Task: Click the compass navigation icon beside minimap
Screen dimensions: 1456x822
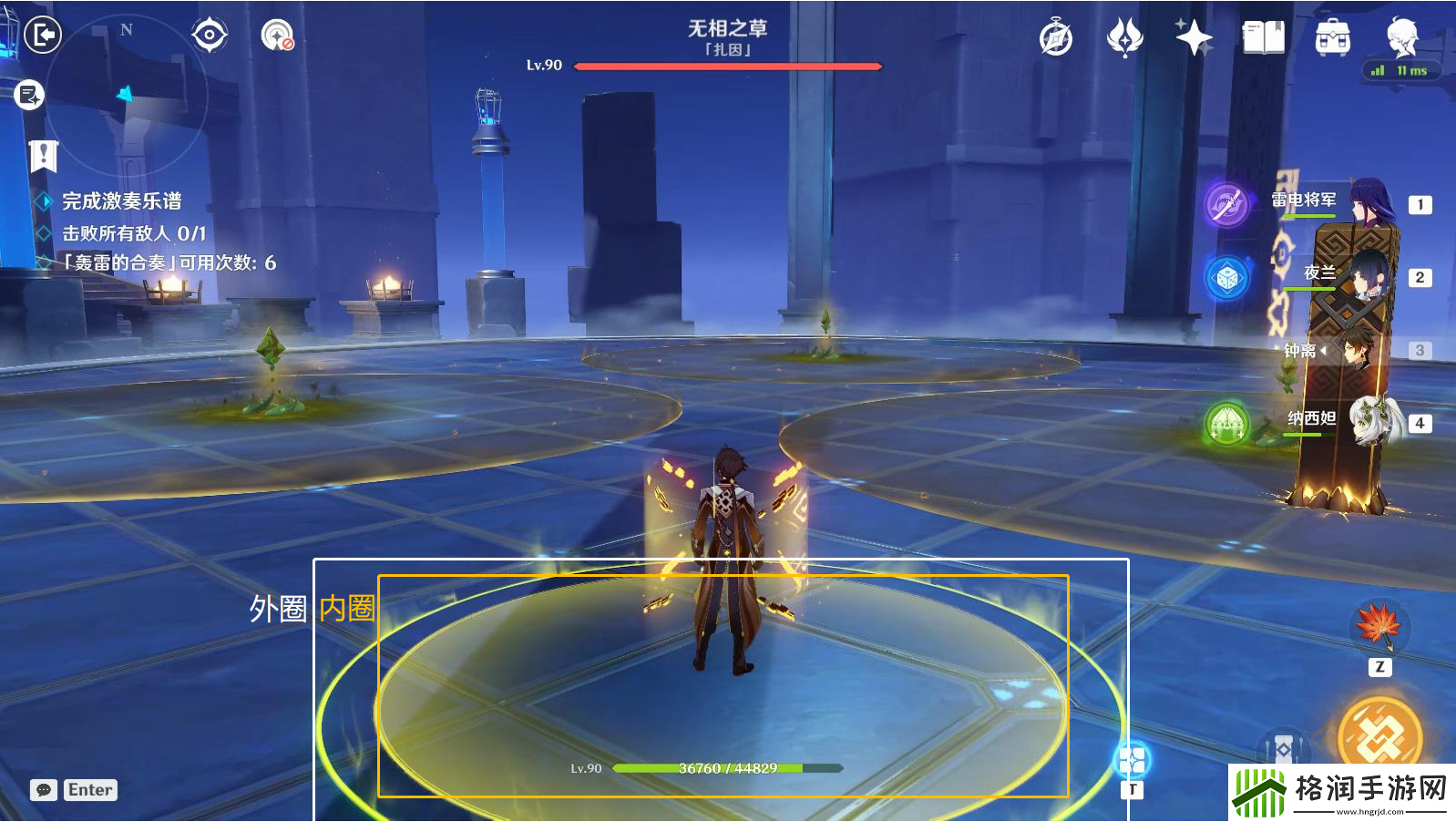Action: click(x=209, y=35)
